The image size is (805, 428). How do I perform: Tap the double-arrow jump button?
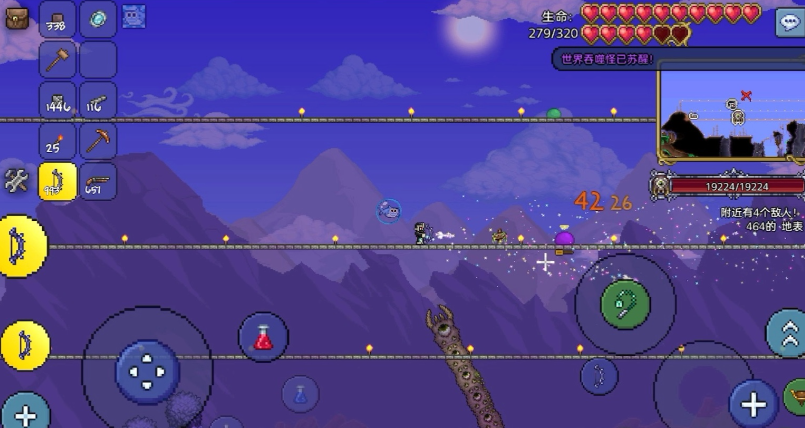coord(786,332)
